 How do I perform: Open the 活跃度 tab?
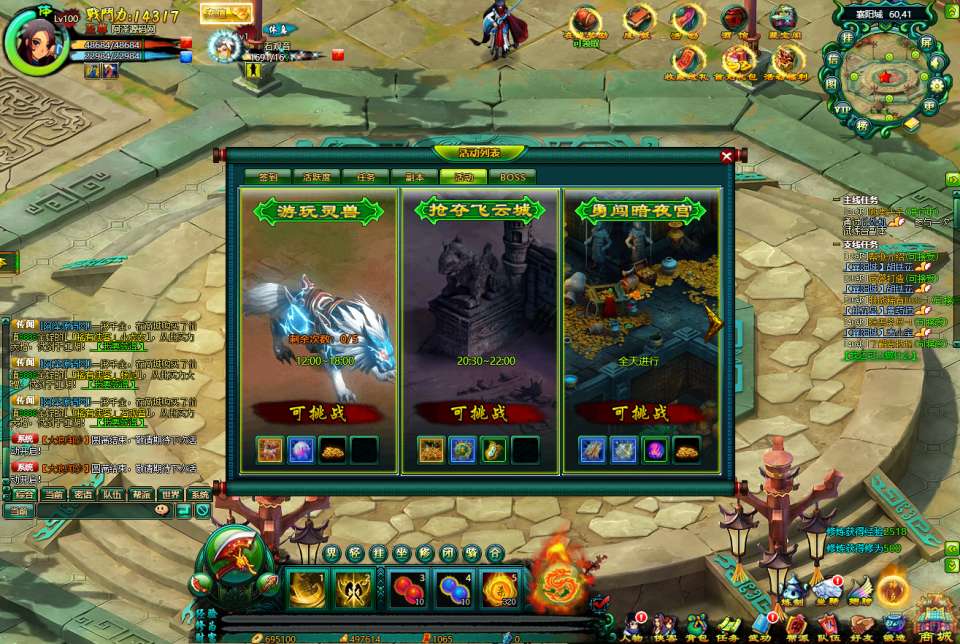pyautogui.click(x=317, y=177)
